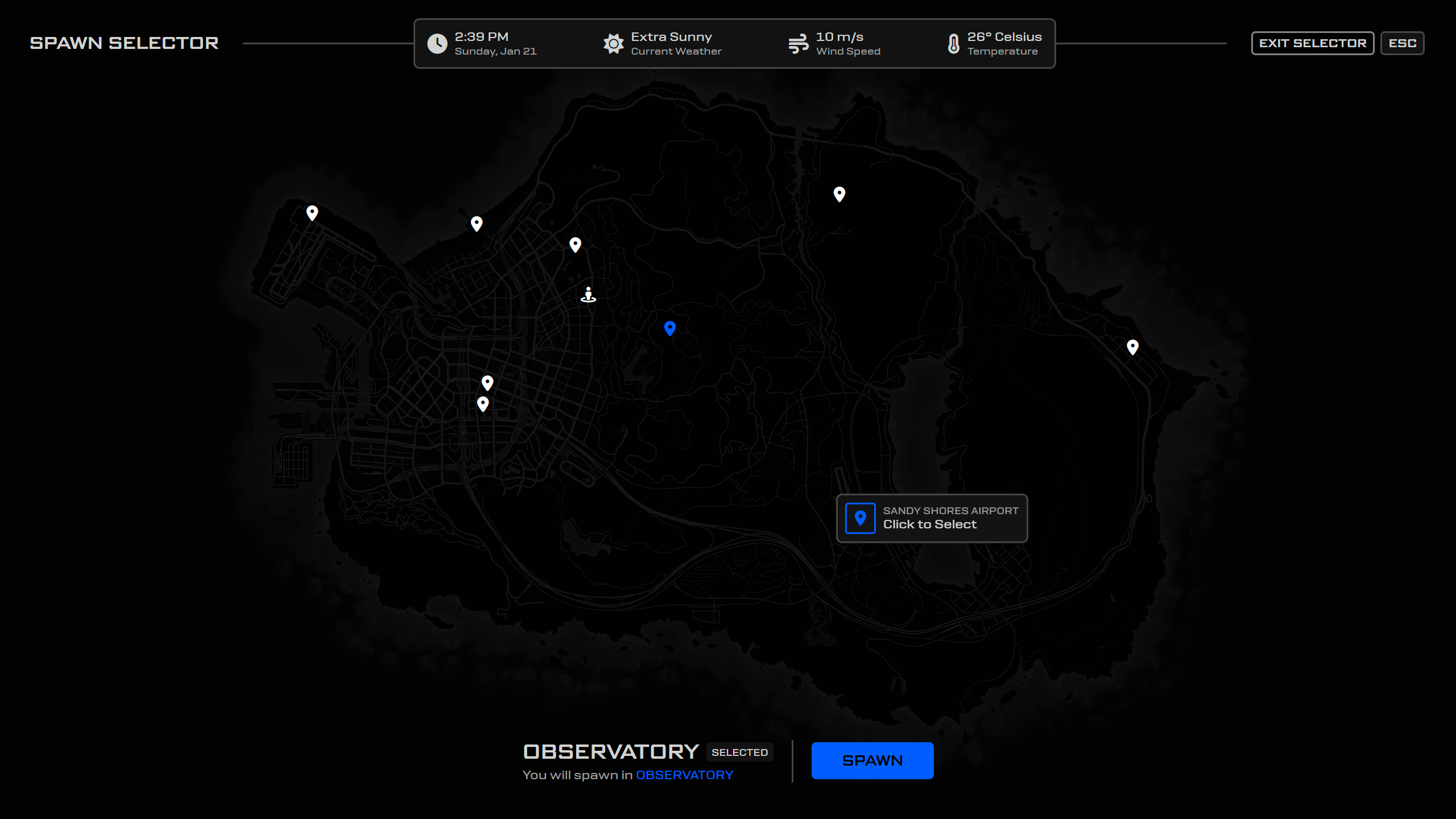Click the ESC button
This screenshot has height=819, width=1456.
pyautogui.click(x=1403, y=43)
